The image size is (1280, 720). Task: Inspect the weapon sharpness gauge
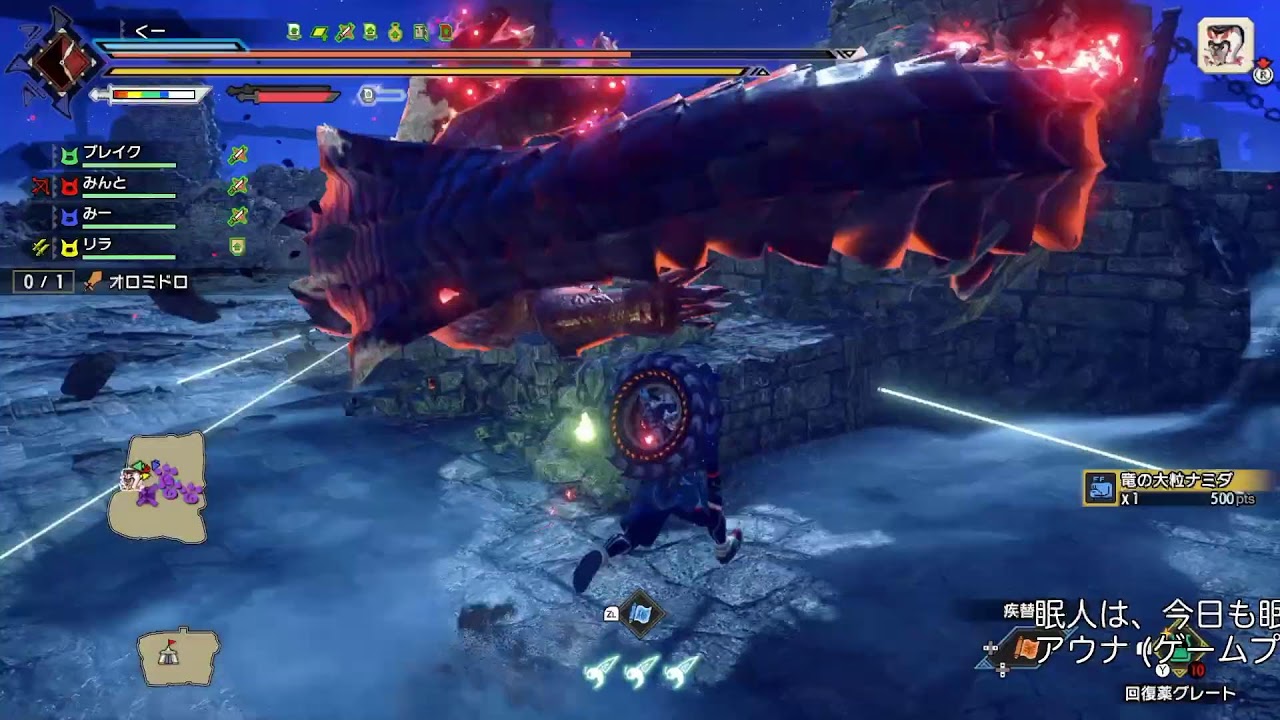[152, 95]
